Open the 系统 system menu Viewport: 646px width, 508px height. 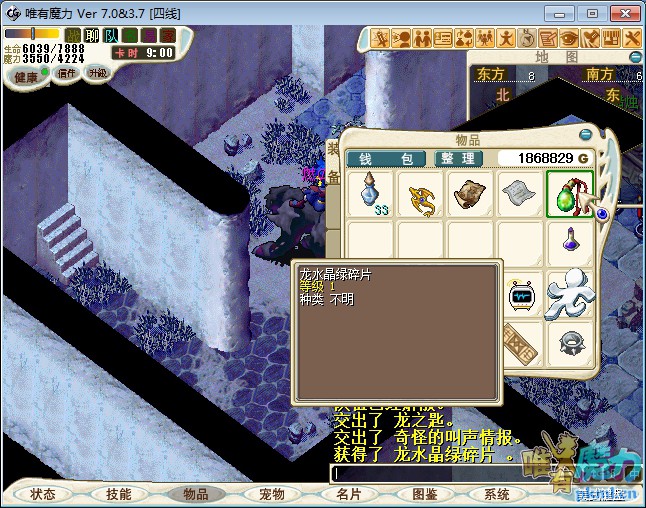coord(497,494)
